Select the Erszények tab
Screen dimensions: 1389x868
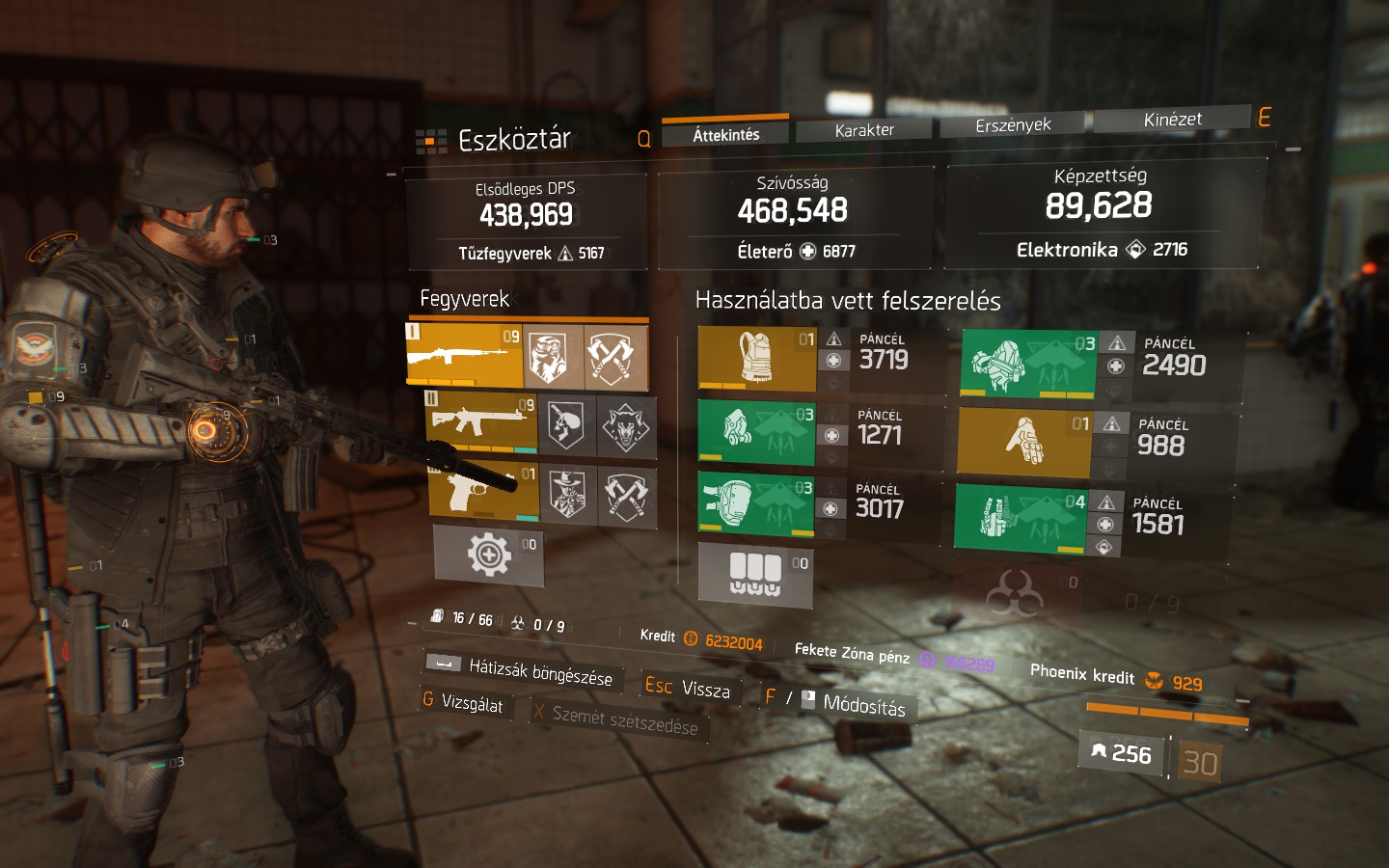(x=1012, y=124)
